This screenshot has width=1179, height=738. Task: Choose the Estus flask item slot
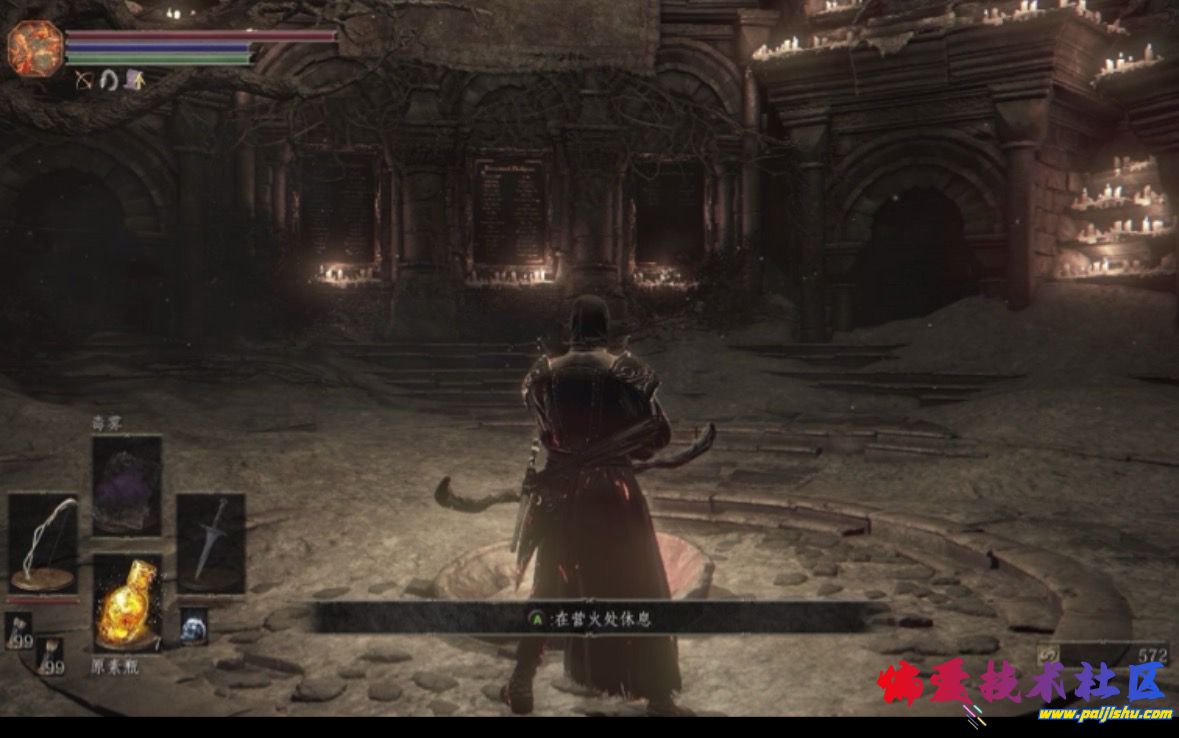pyautogui.click(x=127, y=603)
